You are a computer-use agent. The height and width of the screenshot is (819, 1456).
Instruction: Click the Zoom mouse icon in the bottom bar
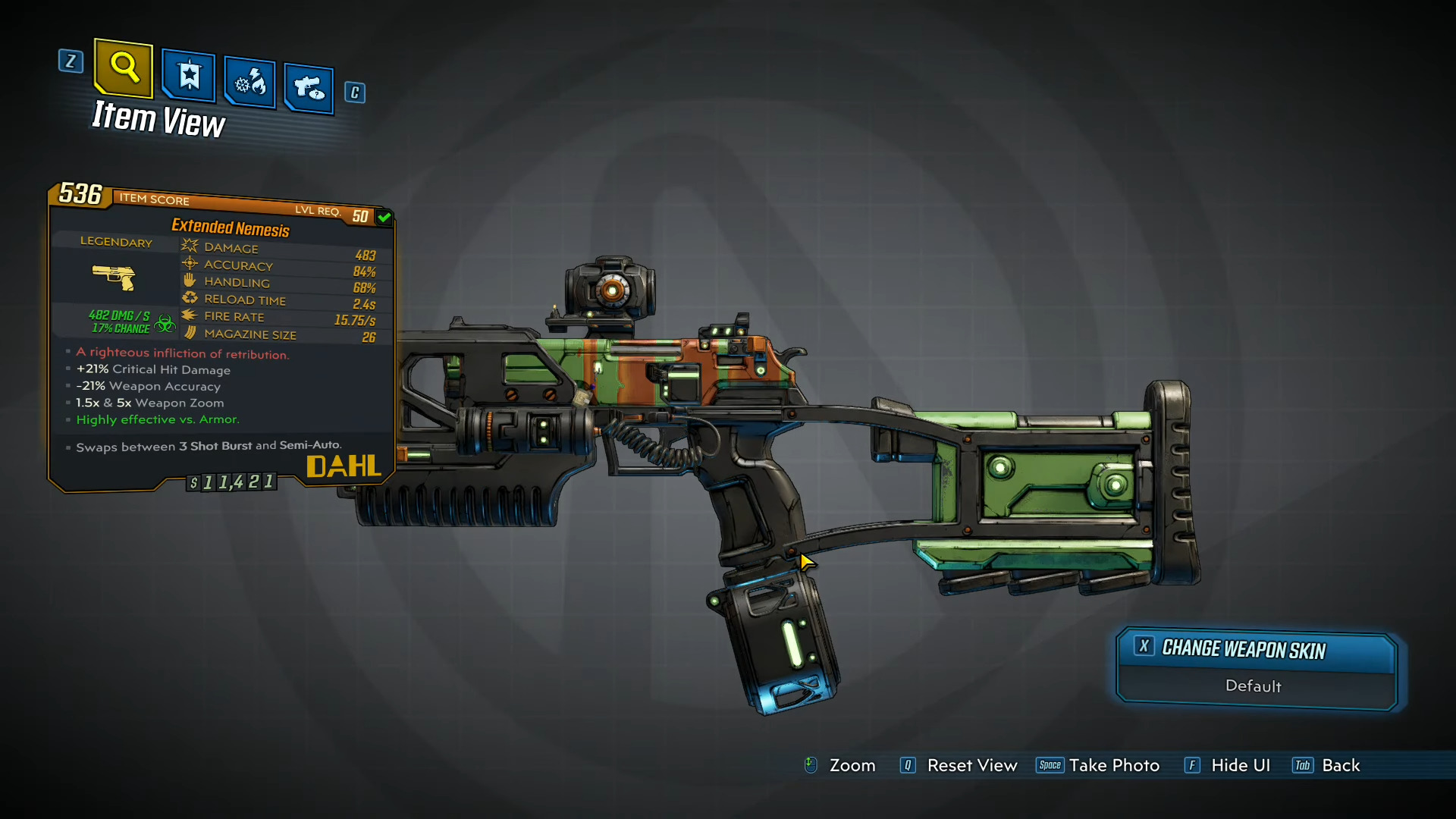811,766
